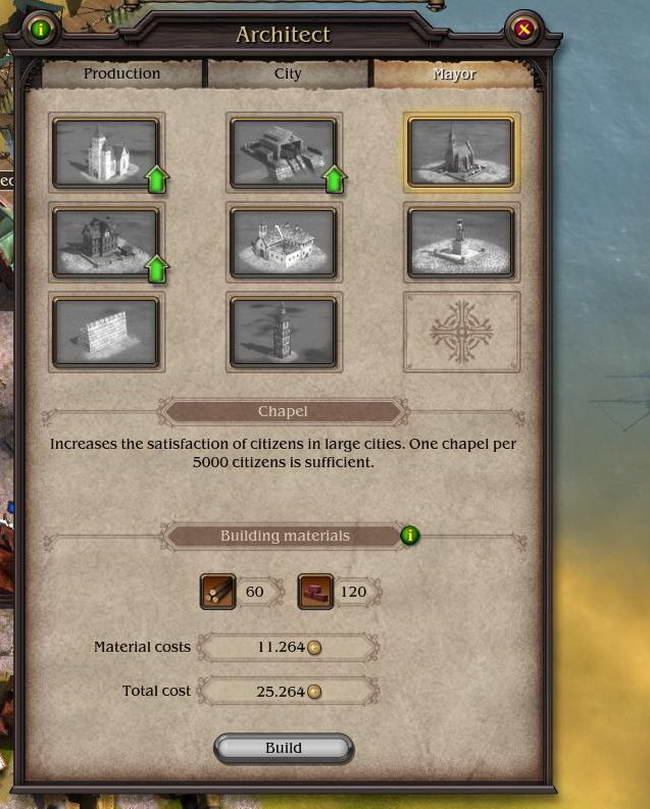Confirm with the Build button
Image resolution: width=650 pixels, height=809 pixels.
pyautogui.click(x=283, y=748)
